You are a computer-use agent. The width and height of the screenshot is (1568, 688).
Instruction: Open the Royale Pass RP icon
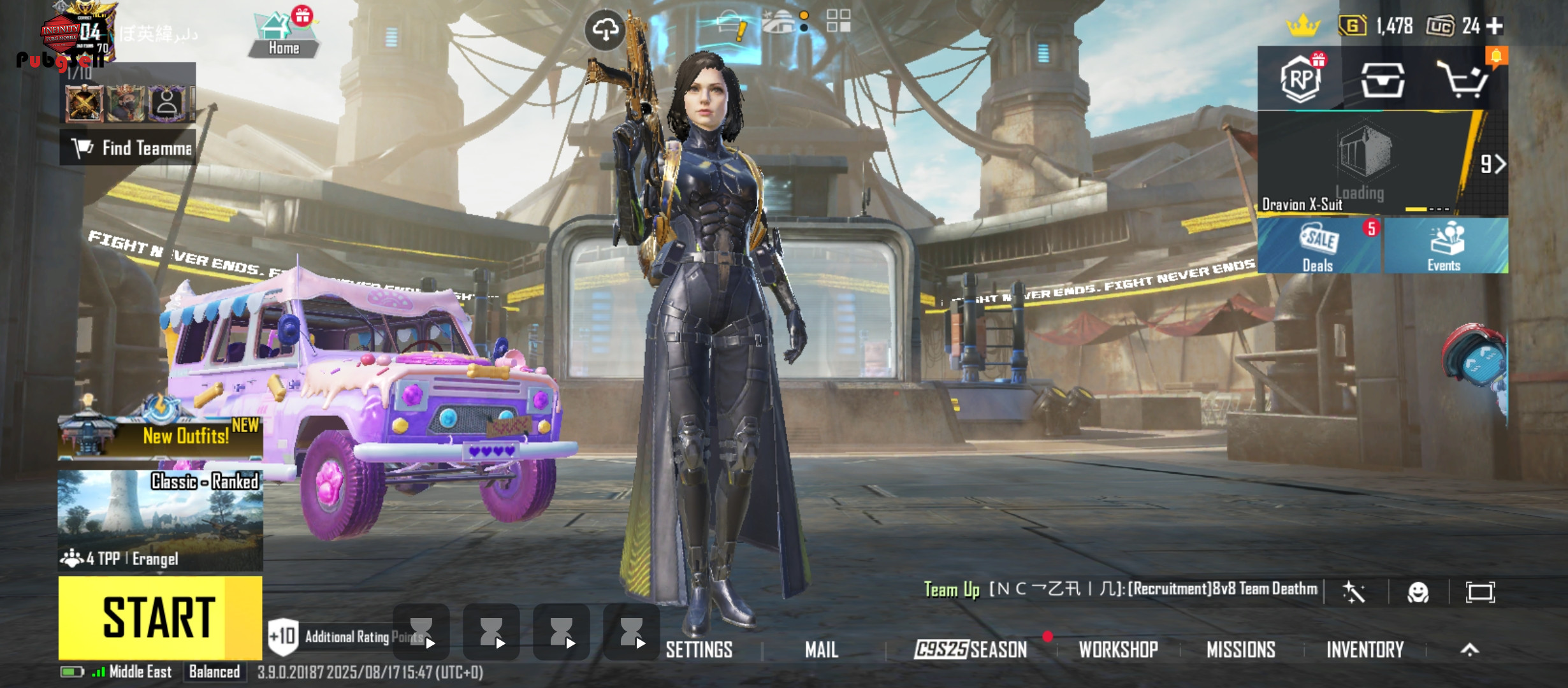pyautogui.click(x=1300, y=80)
